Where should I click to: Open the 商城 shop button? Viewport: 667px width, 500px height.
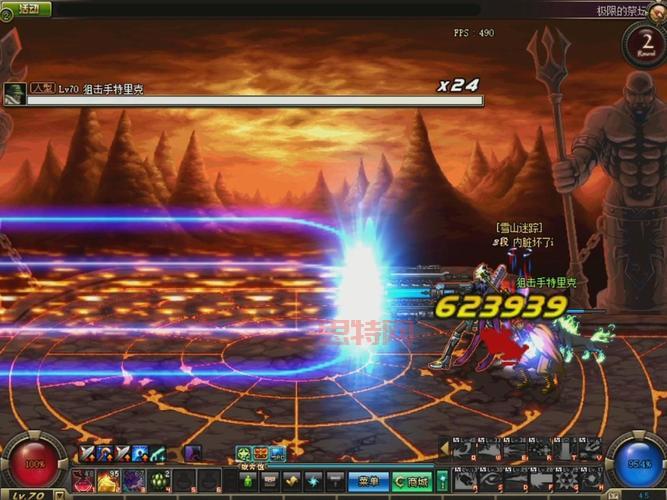coord(411,481)
